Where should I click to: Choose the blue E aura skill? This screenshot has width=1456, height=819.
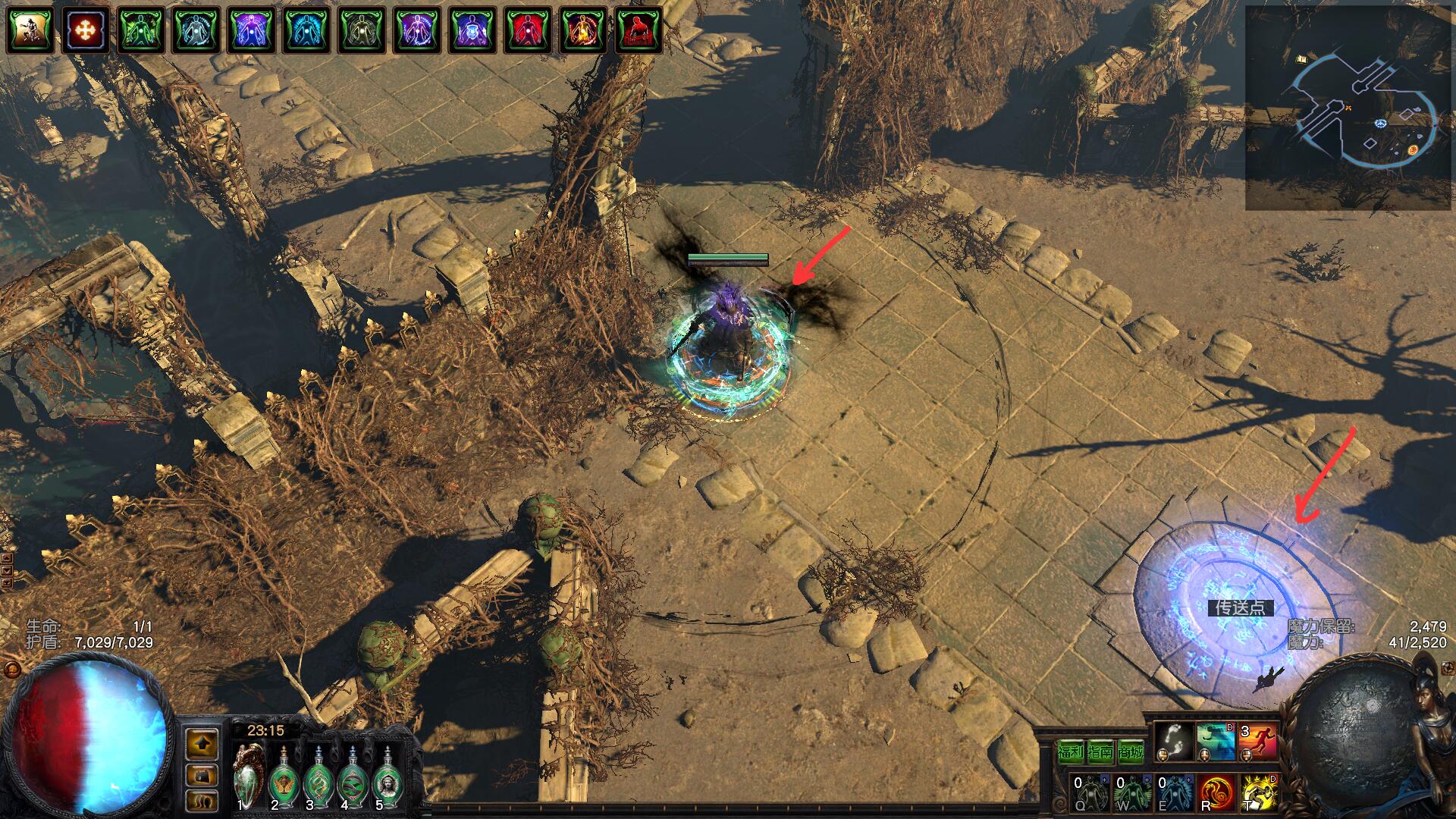(1174, 792)
